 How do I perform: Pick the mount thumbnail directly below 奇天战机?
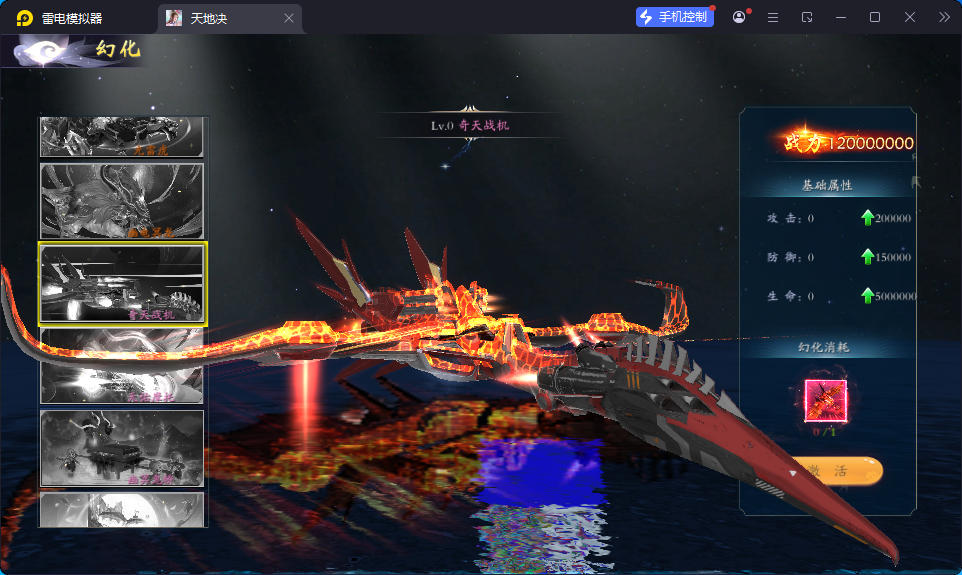[x=122, y=367]
